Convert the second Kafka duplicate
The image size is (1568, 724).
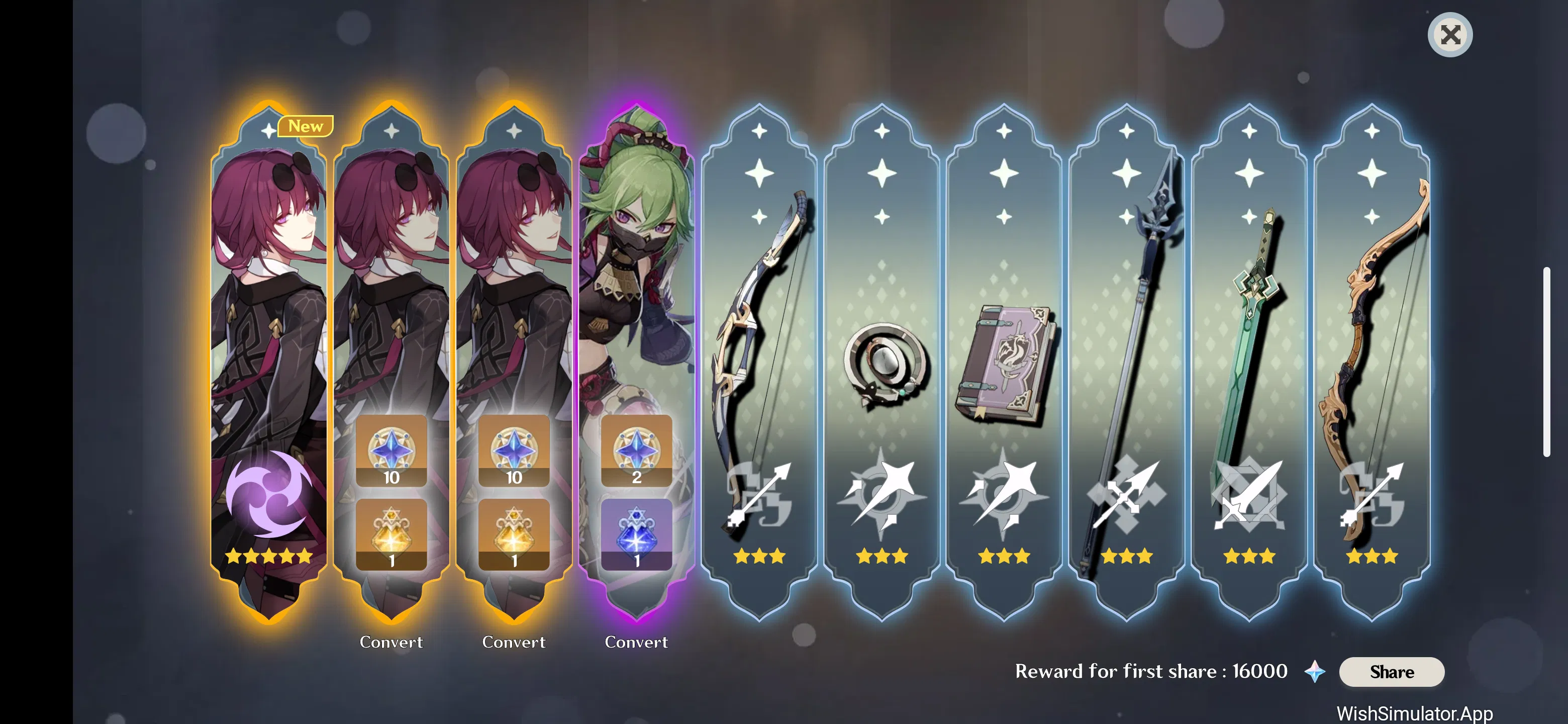(514, 642)
